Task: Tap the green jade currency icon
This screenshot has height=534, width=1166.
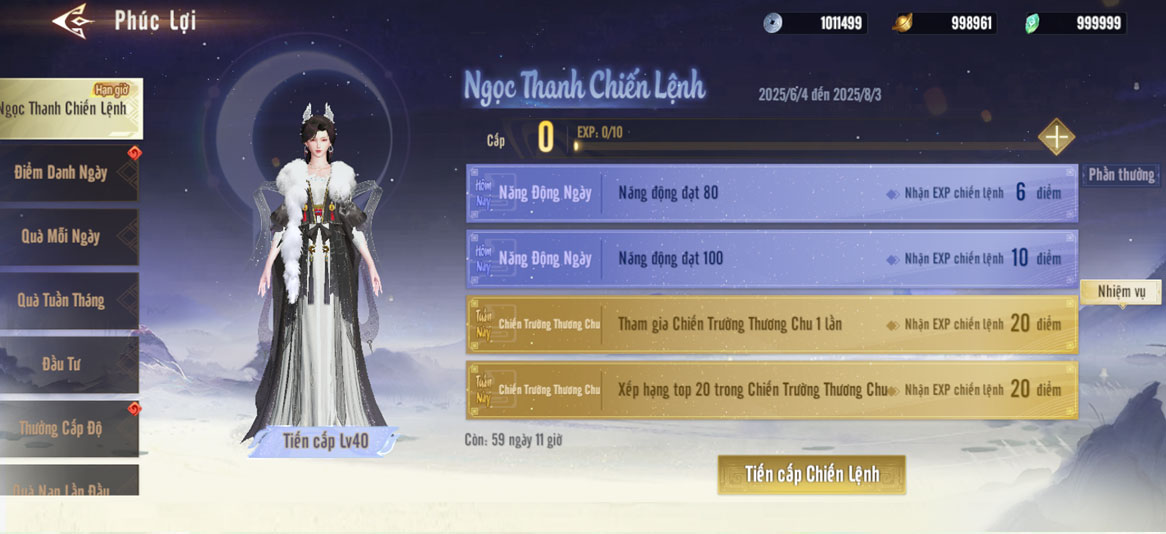Action: coord(1033,23)
